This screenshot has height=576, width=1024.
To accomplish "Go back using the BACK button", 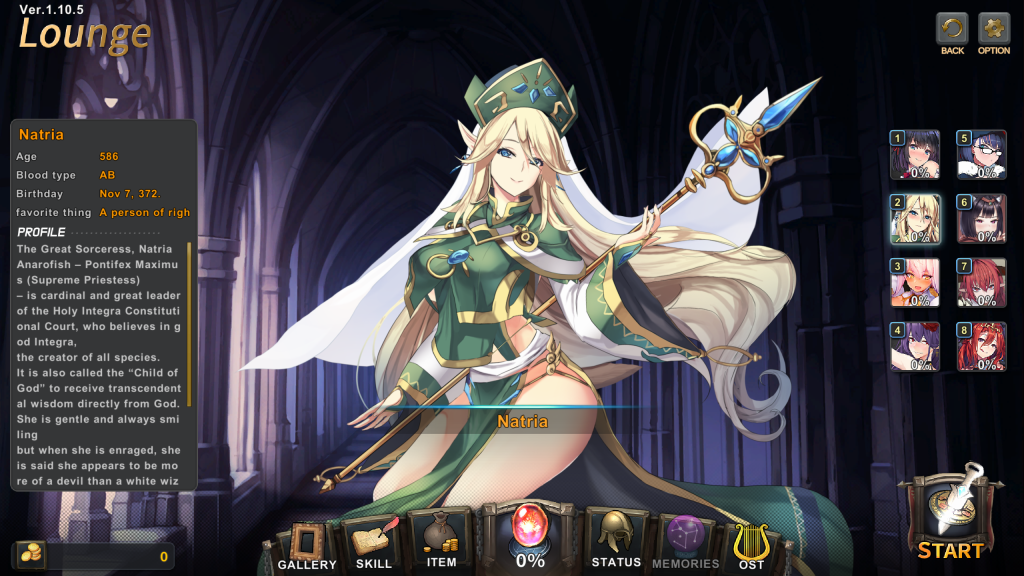I will (952, 28).
